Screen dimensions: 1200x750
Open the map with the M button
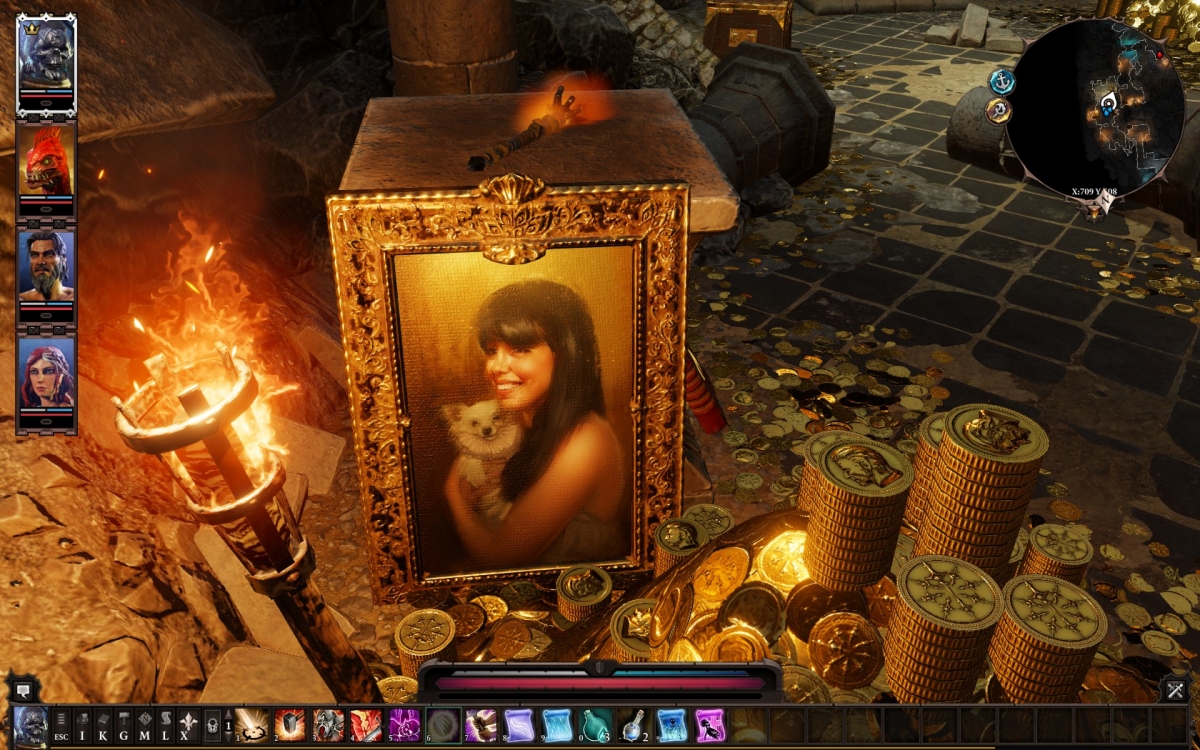click(144, 723)
